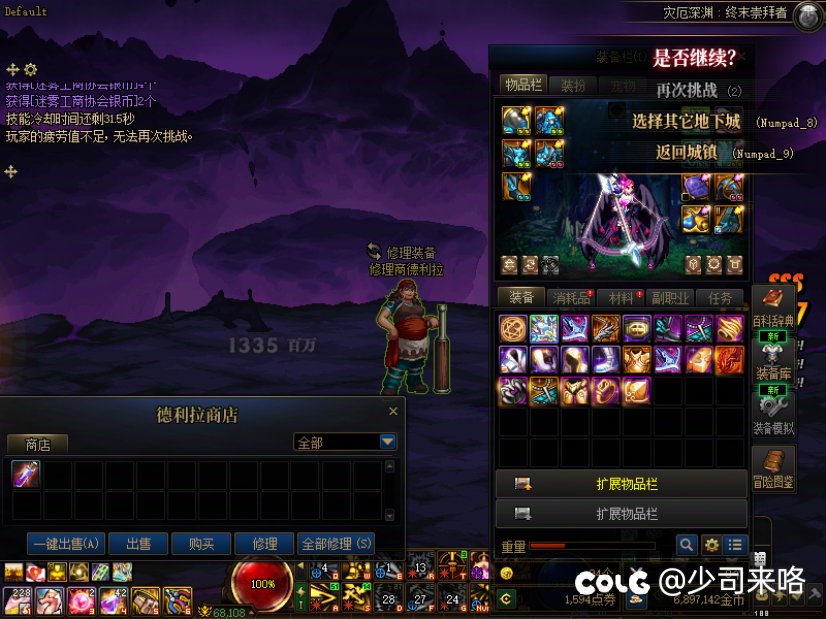Switch to the 材料 inventory tab
Screen dimensions: 826x619
621,298
